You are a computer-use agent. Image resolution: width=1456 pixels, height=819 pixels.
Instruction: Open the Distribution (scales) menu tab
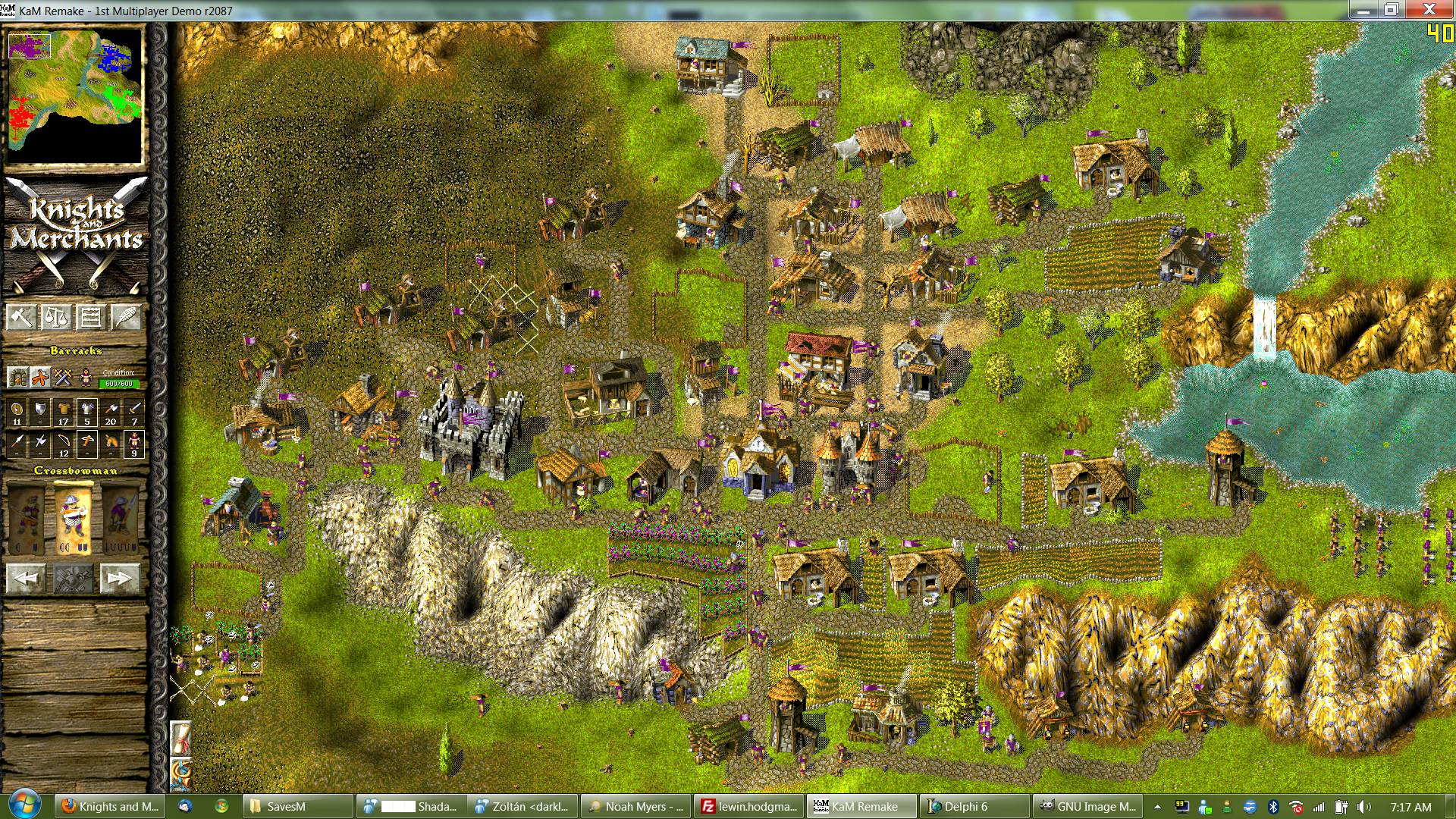[x=55, y=316]
